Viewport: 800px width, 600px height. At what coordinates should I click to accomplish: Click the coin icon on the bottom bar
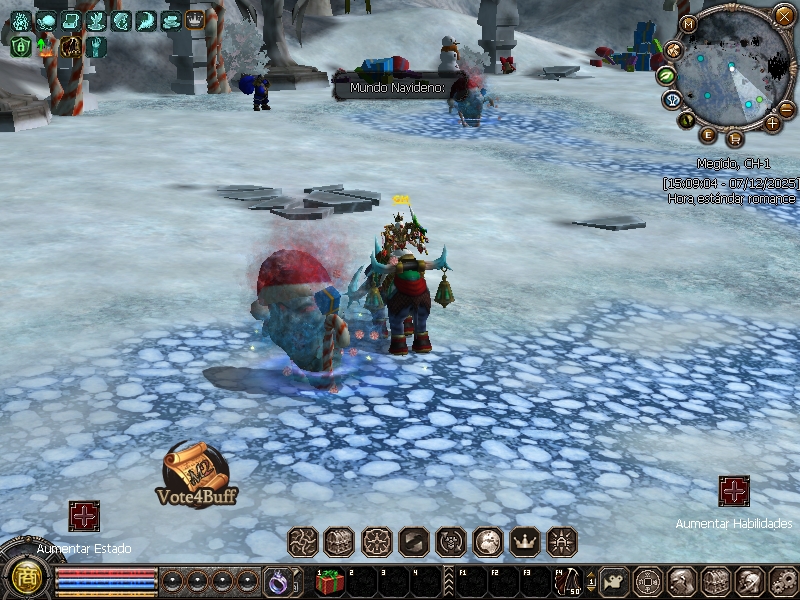pyautogui.click(x=648, y=580)
